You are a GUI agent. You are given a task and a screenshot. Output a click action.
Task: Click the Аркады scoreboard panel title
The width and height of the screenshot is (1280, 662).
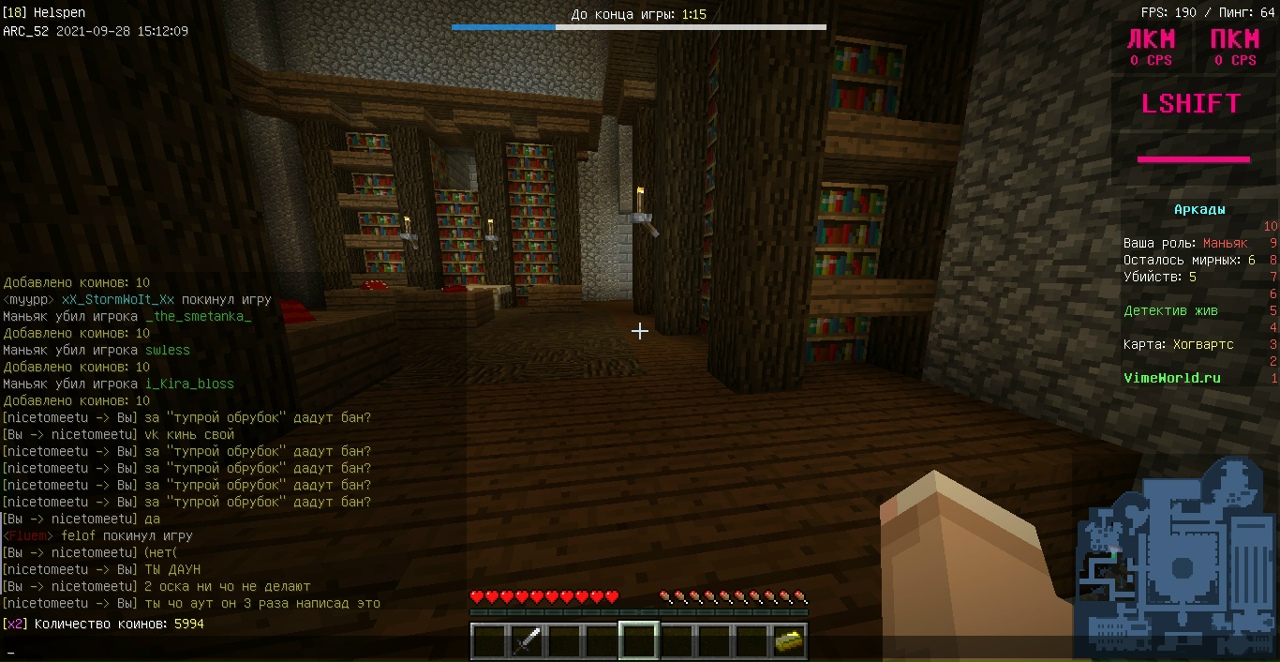coord(1199,210)
